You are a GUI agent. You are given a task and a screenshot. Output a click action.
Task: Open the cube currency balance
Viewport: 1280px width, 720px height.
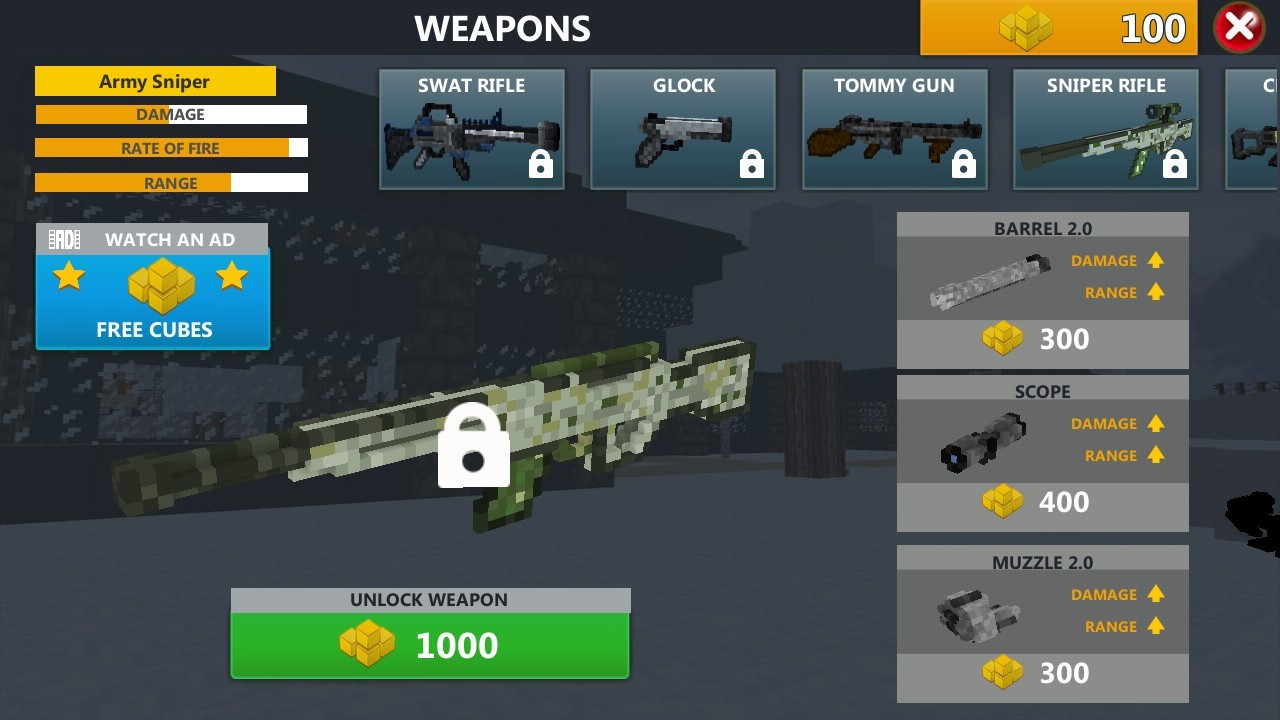[1058, 28]
